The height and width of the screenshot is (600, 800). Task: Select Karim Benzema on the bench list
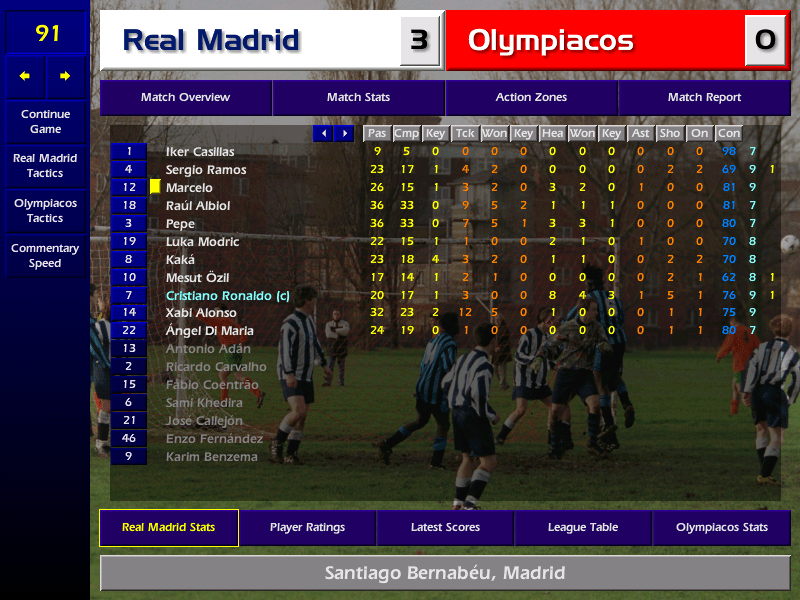[211, 457]
